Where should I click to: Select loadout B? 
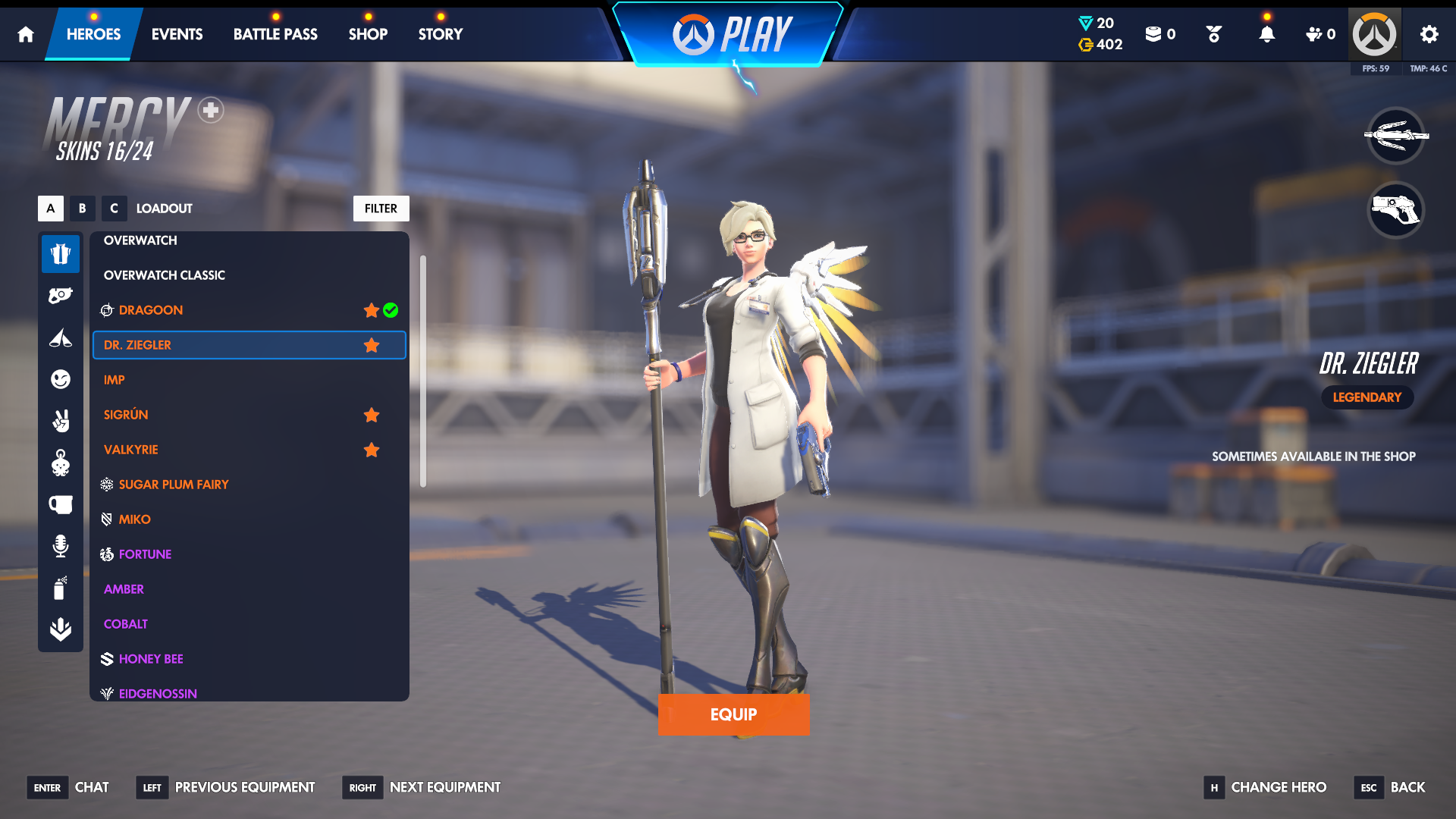[x=82, y=209]
